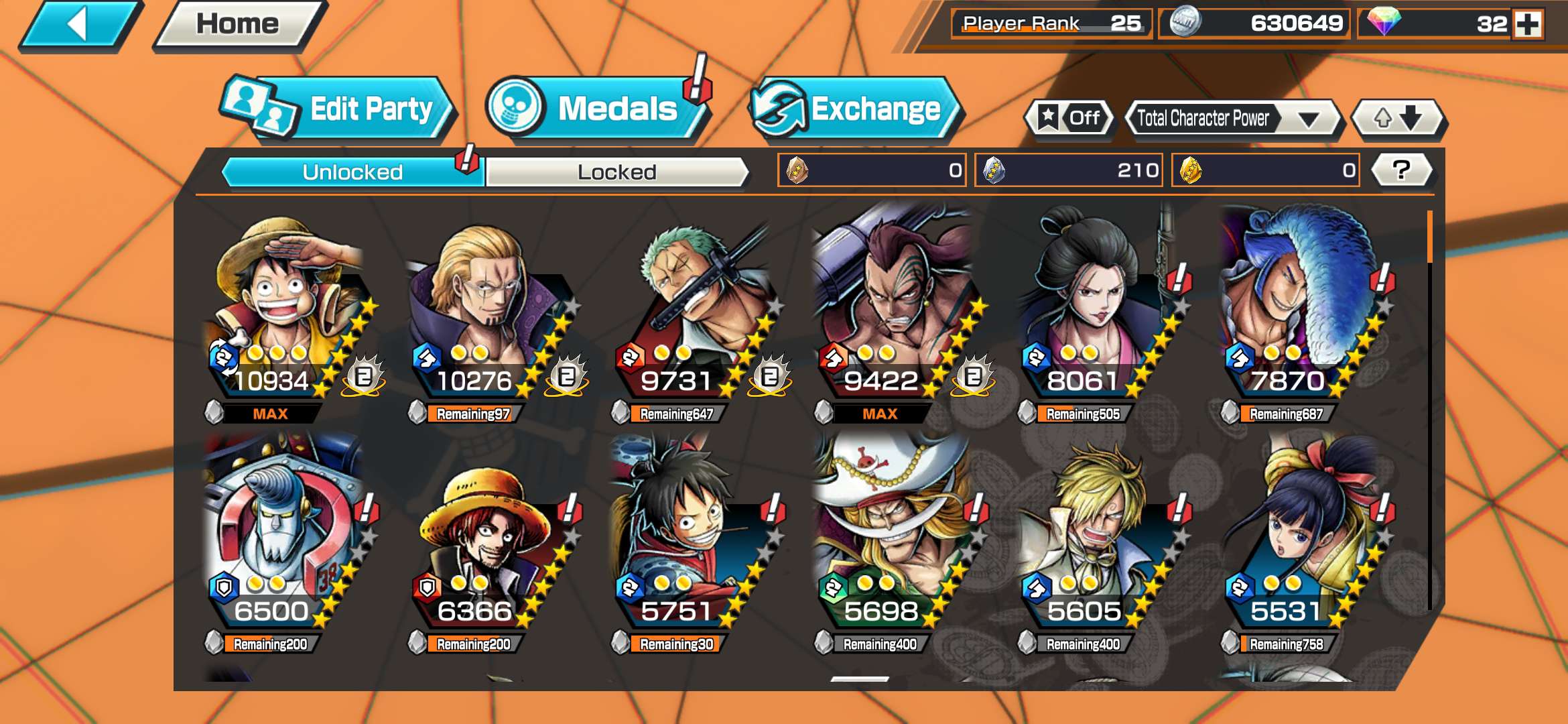
Task: Show help with the question mark button
Action: point(1401,170)
